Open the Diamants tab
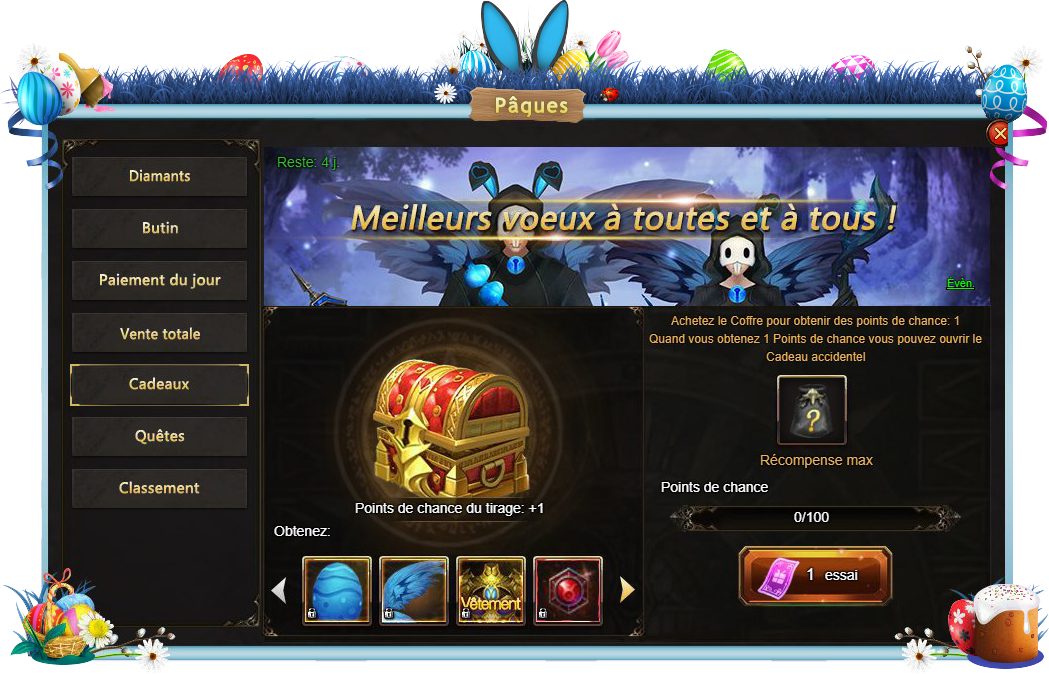This screenshot has width=1049, height=674. click(x=159, y=176)
